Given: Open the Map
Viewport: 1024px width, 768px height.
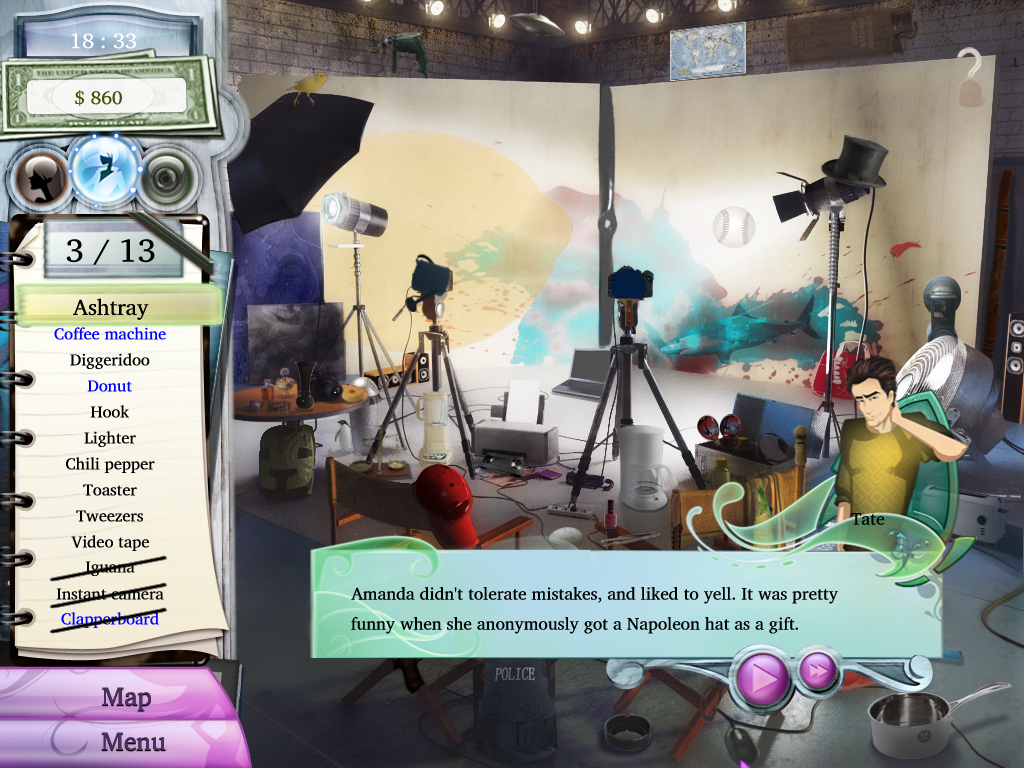Looking at the screenshot, I should (x=125, y=697).
